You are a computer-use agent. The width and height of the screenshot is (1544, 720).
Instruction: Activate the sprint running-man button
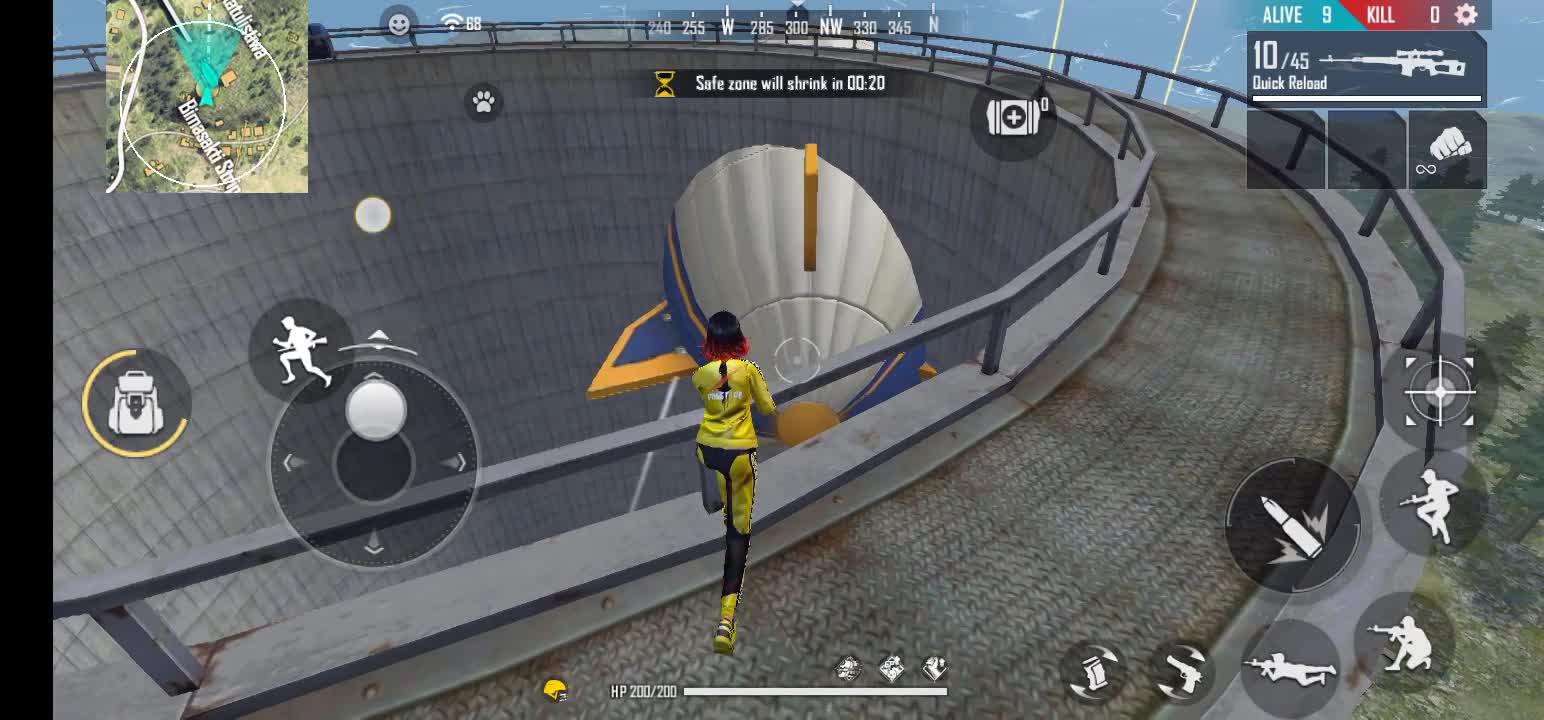coord(299,349)
